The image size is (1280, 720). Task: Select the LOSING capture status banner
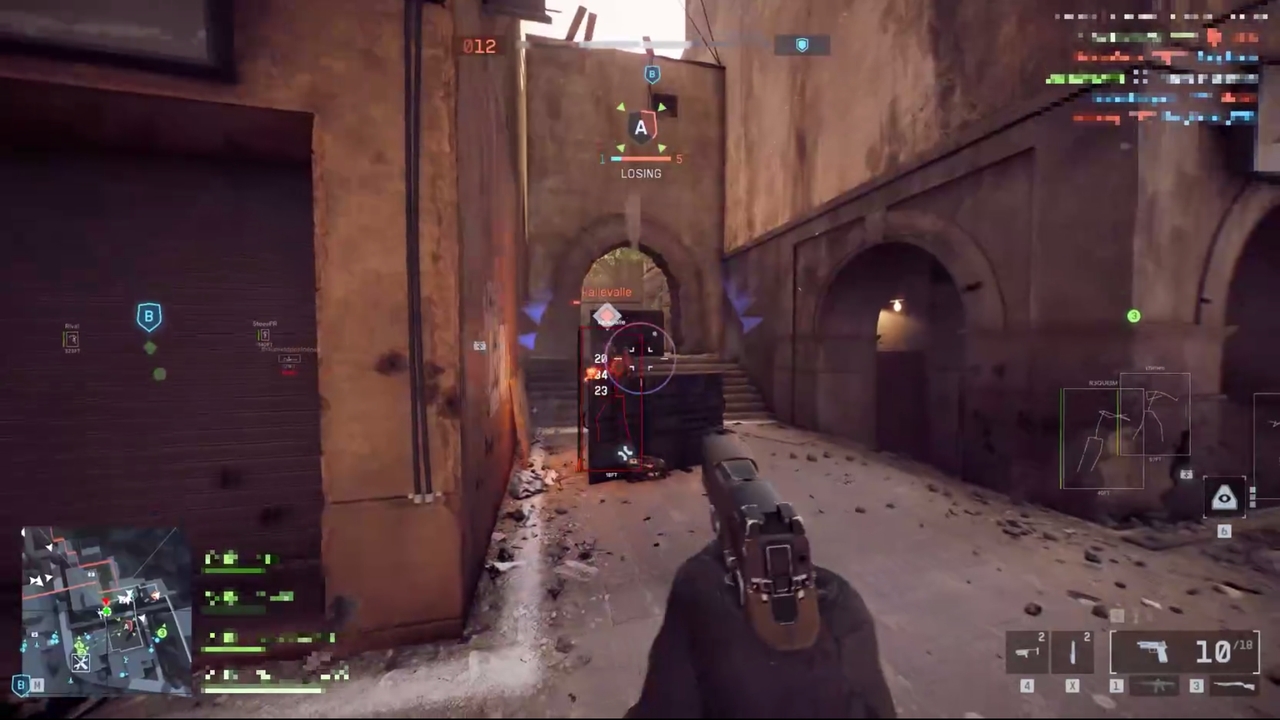[640, 173]
